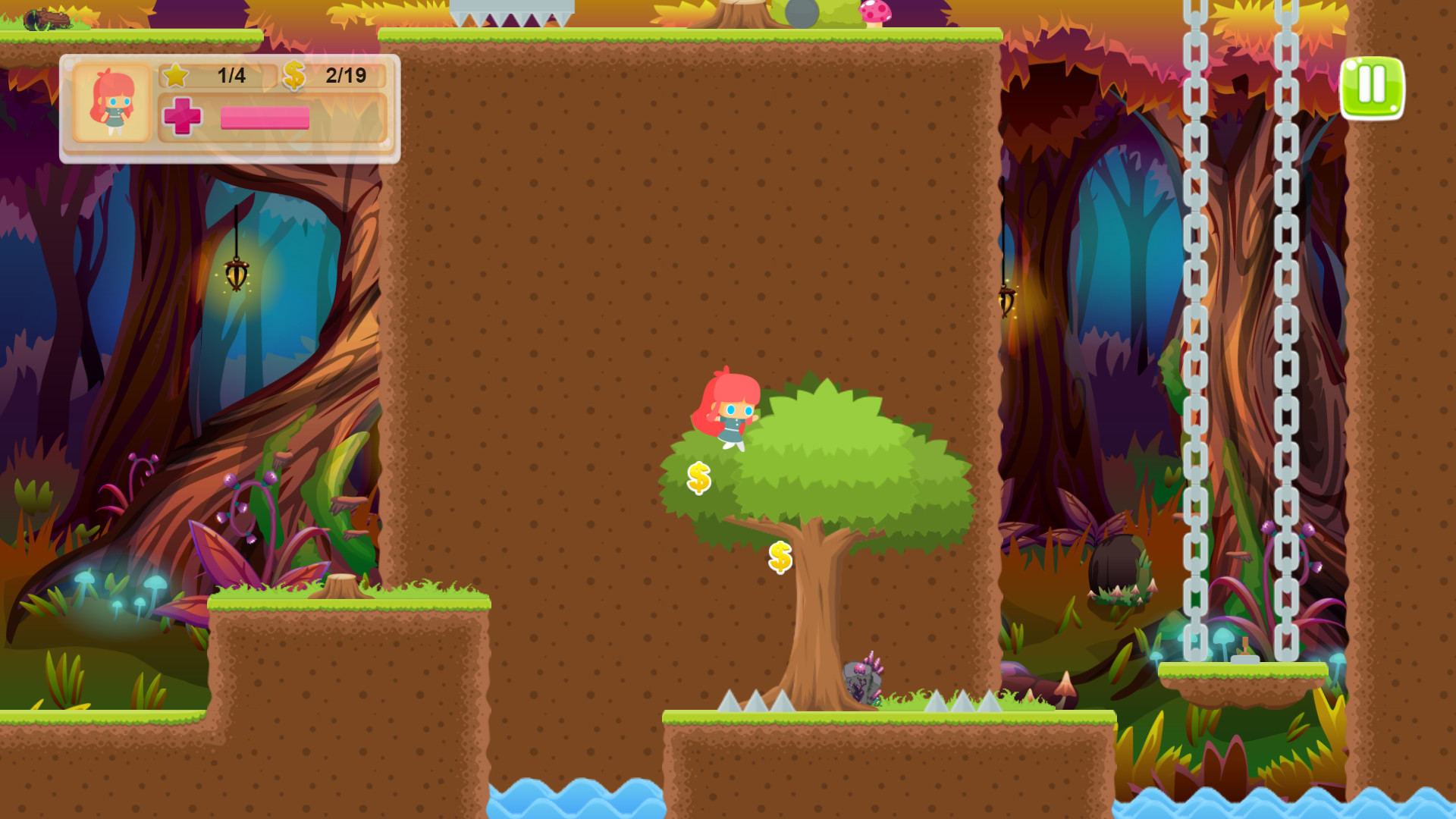Click the dollar coin counter icon
The image size is (1456, 819).
[x=294, y=75]
